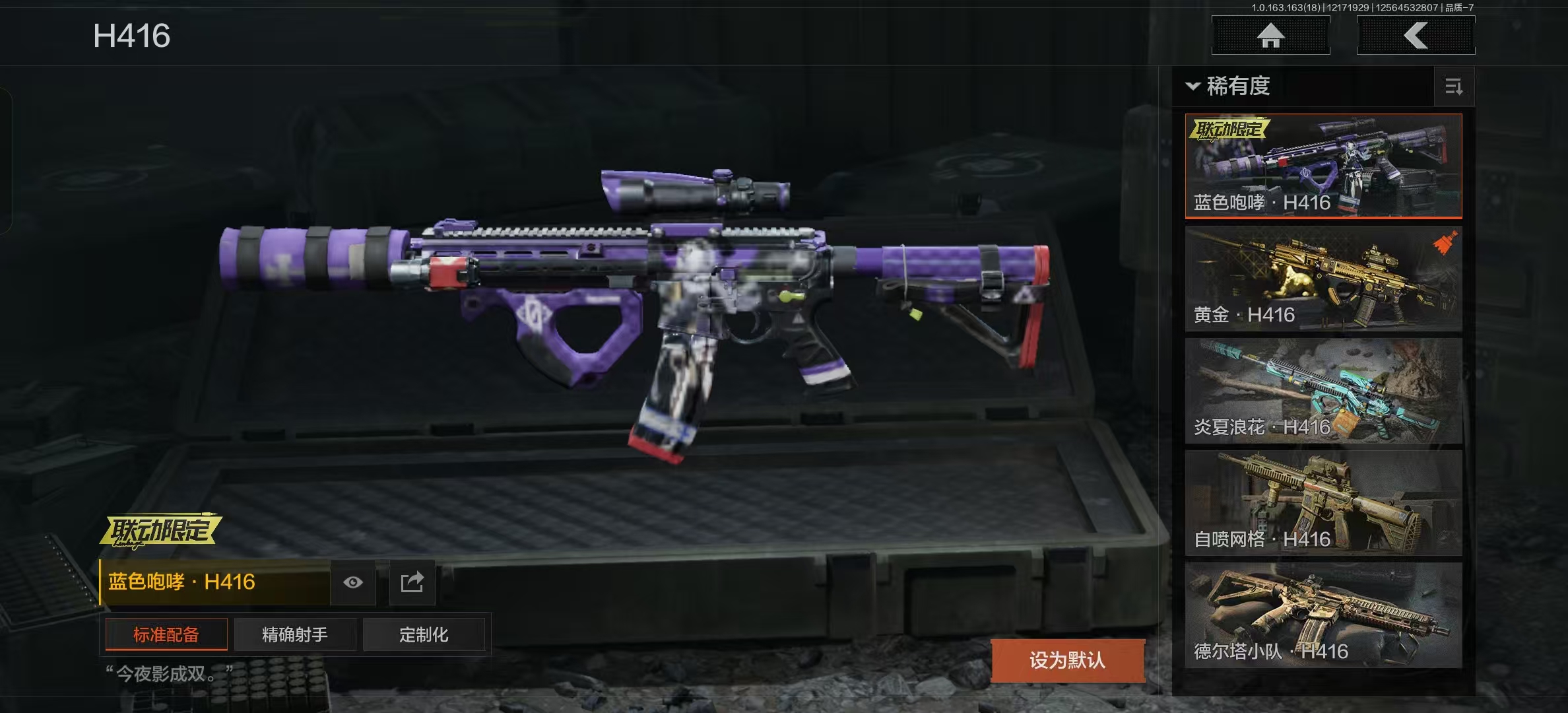
Task: Click 设为默认 to set as default
Action: (x=1067, y=660)
